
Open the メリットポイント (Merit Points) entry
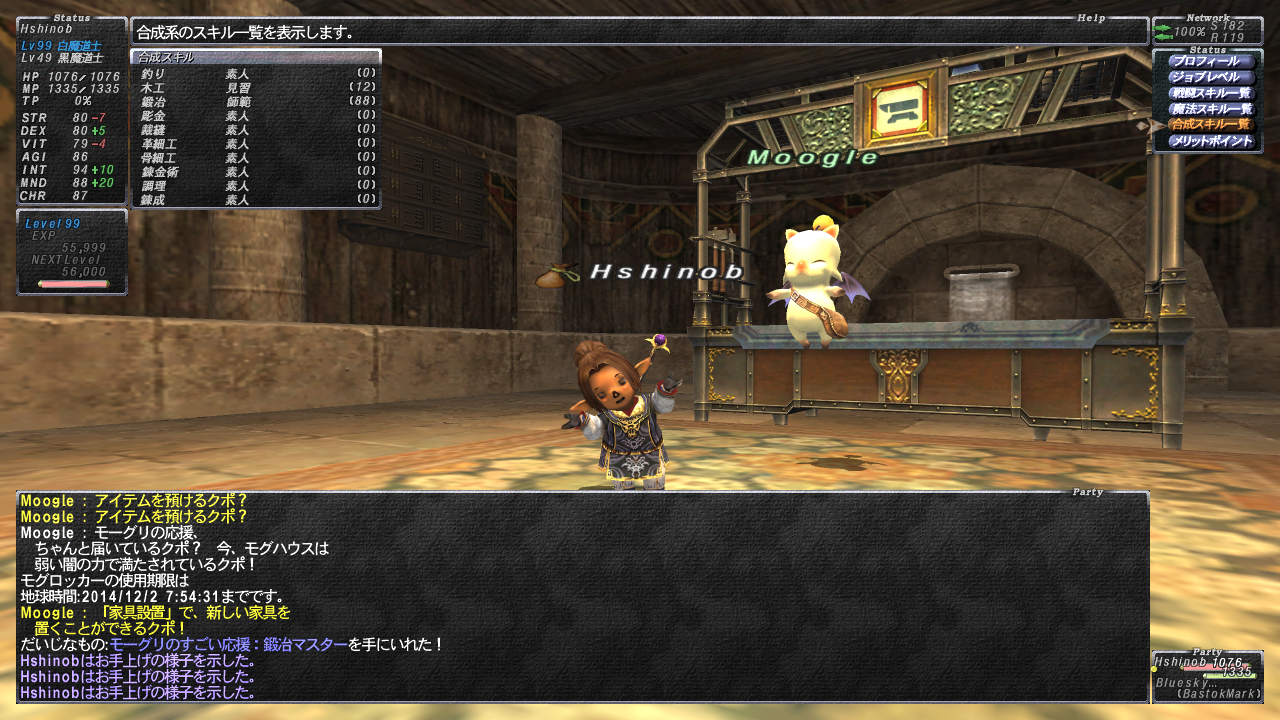[x=1211, y=141]
